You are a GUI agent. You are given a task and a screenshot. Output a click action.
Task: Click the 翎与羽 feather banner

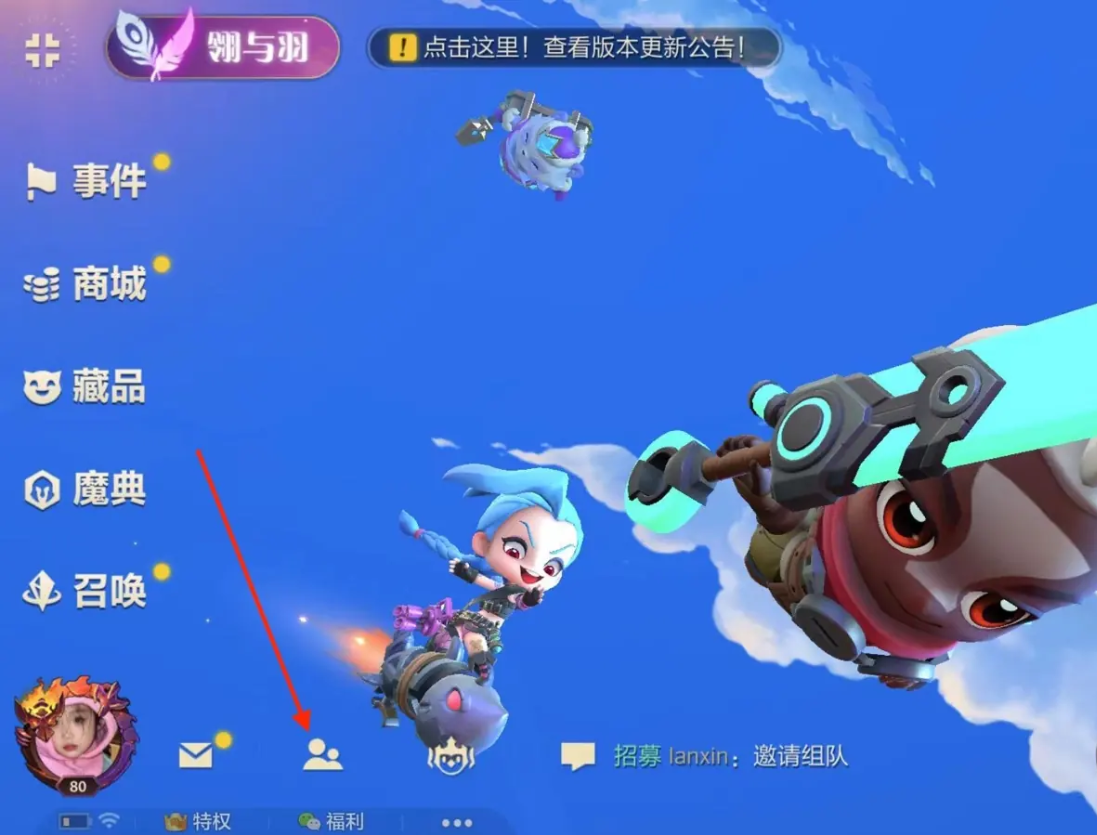point(223,47)
